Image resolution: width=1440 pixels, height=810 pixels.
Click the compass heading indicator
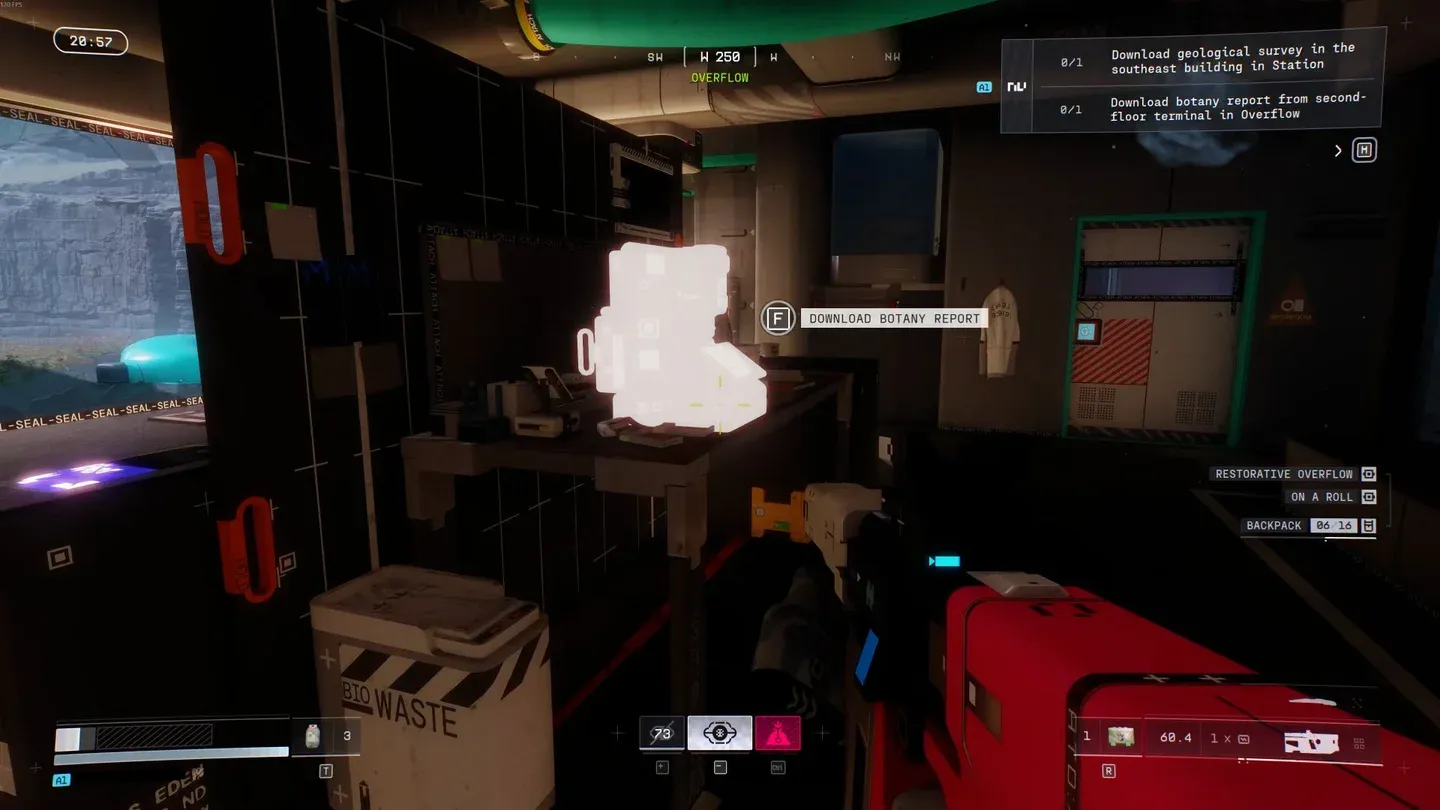point(720,57)
